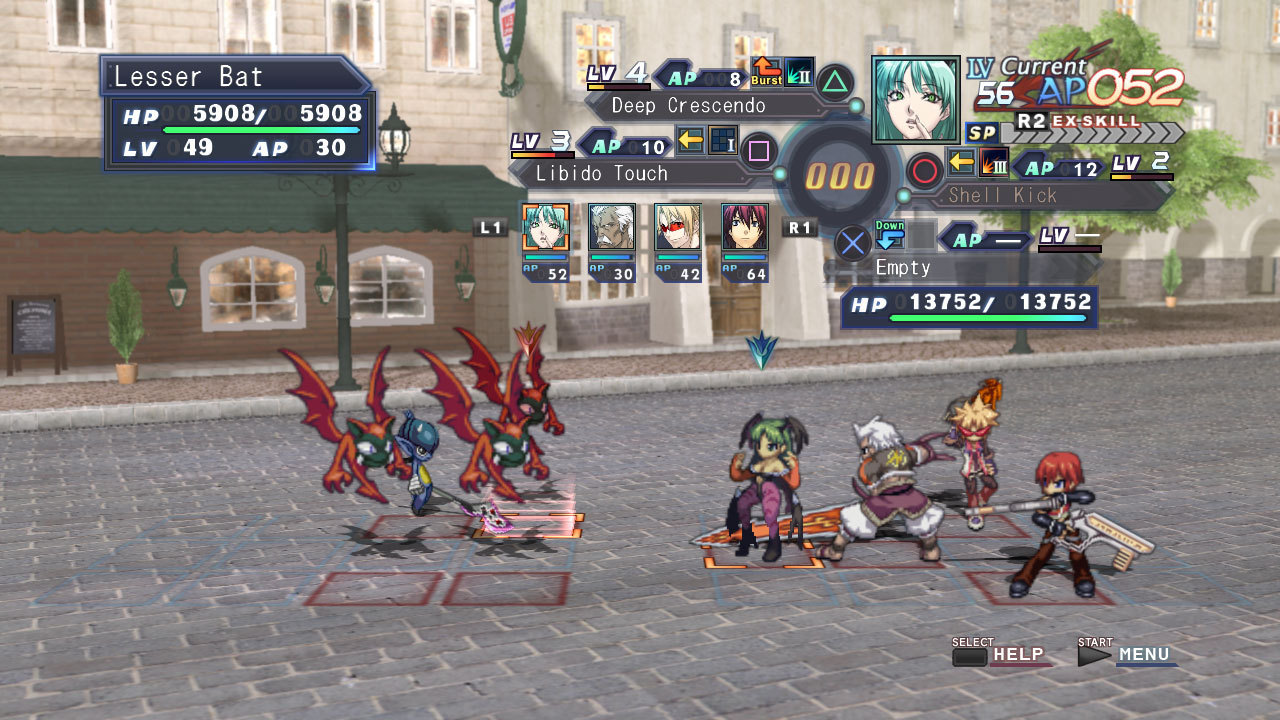Select the red-haired character portrait
This screenshot has height=720, width=1280.
pos(744,227)
